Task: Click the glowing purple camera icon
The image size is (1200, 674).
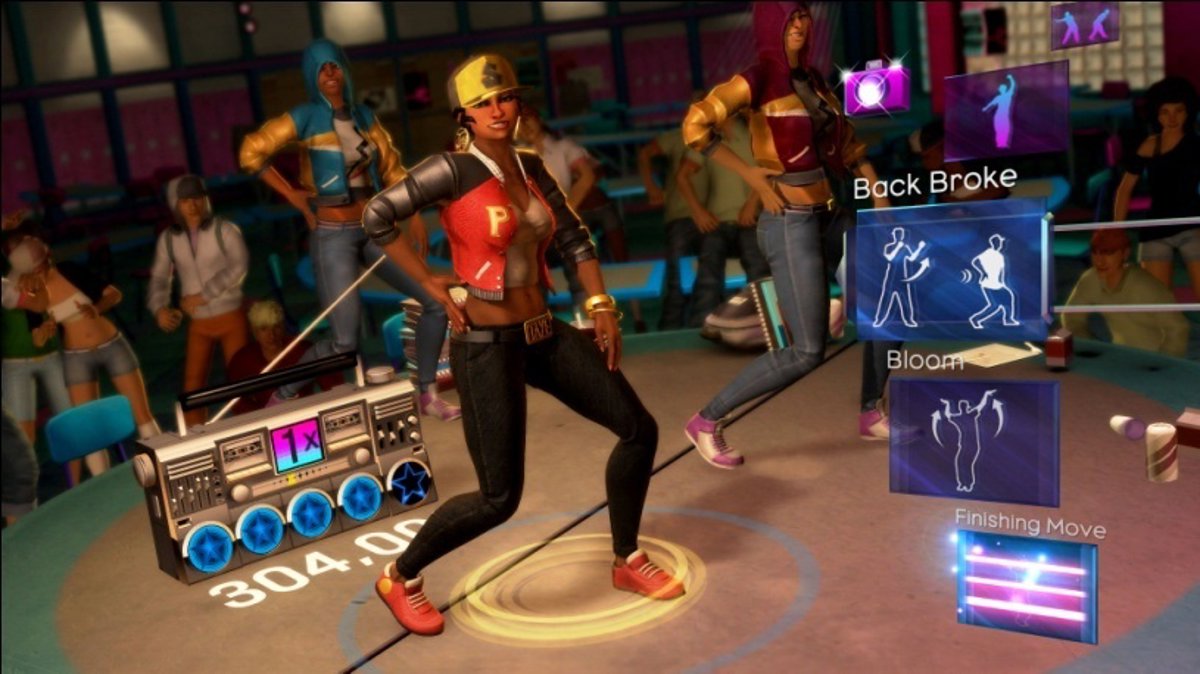Action: pos(876,88)
